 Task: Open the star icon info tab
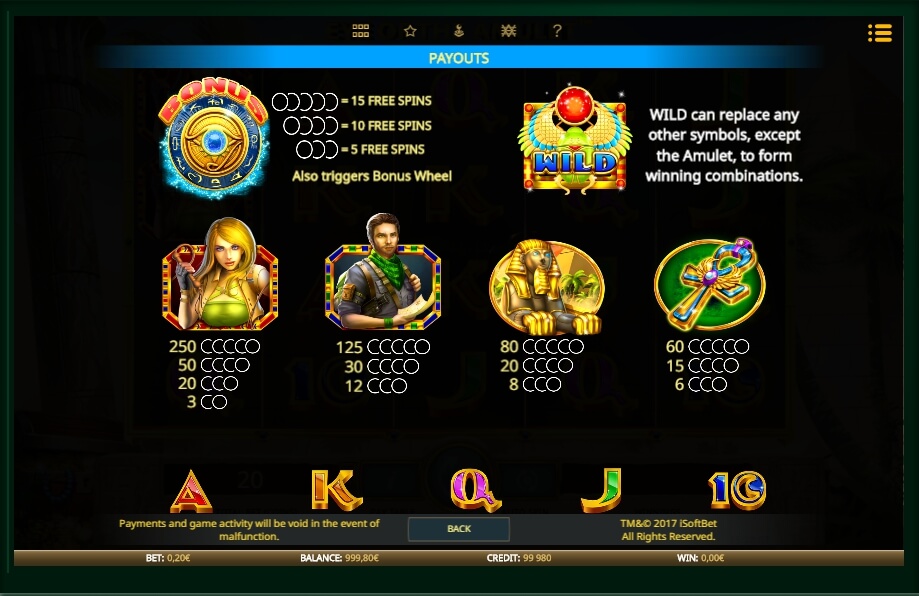pyautogui.click(x=410, y=31)
